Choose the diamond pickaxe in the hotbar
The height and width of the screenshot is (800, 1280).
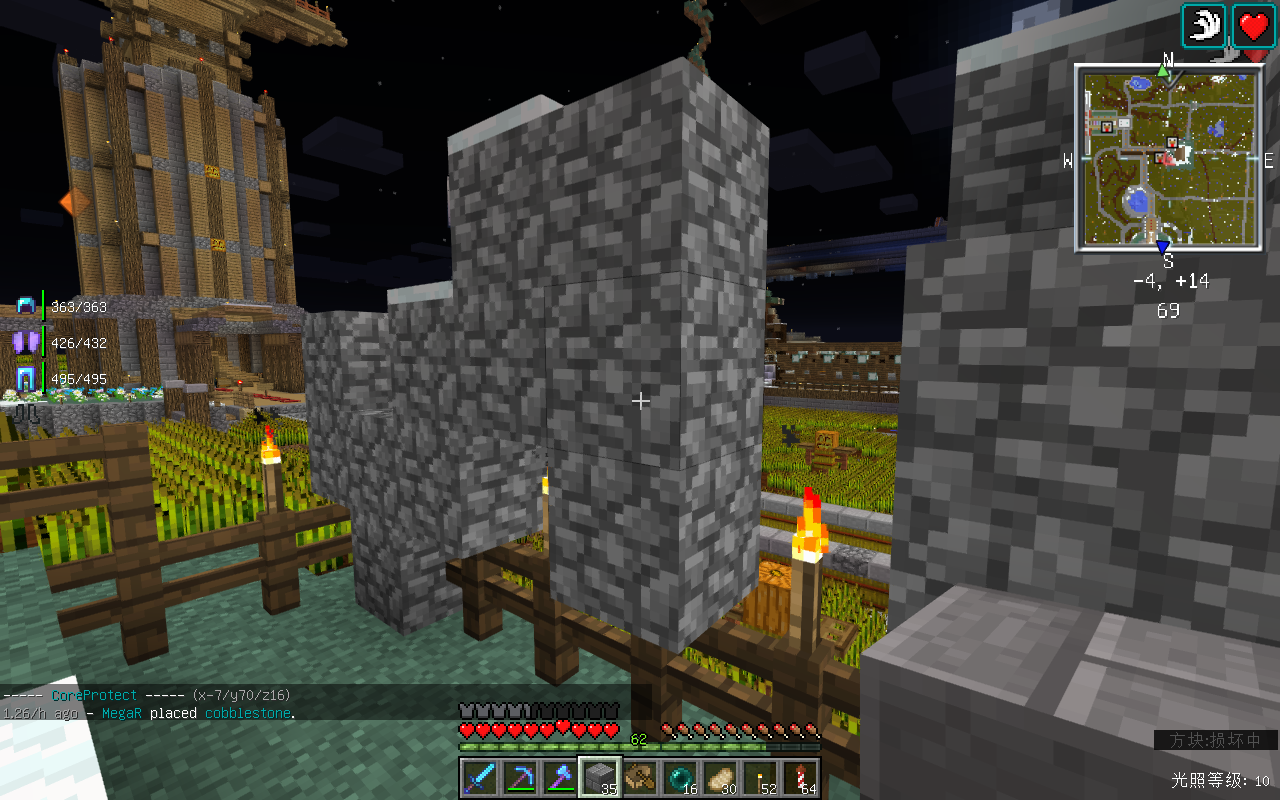coord(519,777)
